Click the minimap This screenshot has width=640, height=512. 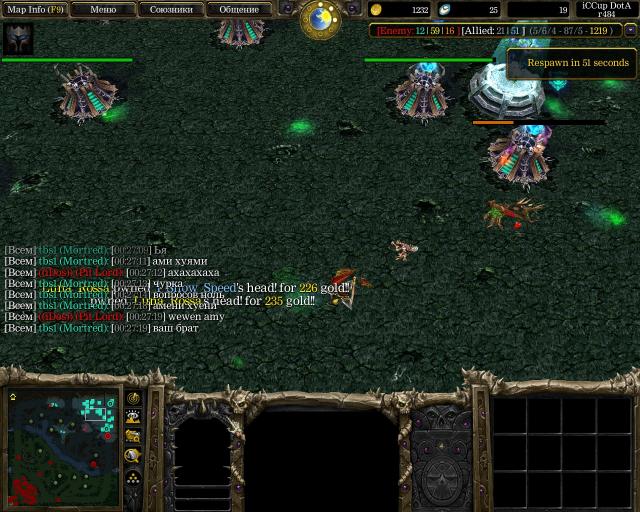click(x=63, y=446)
